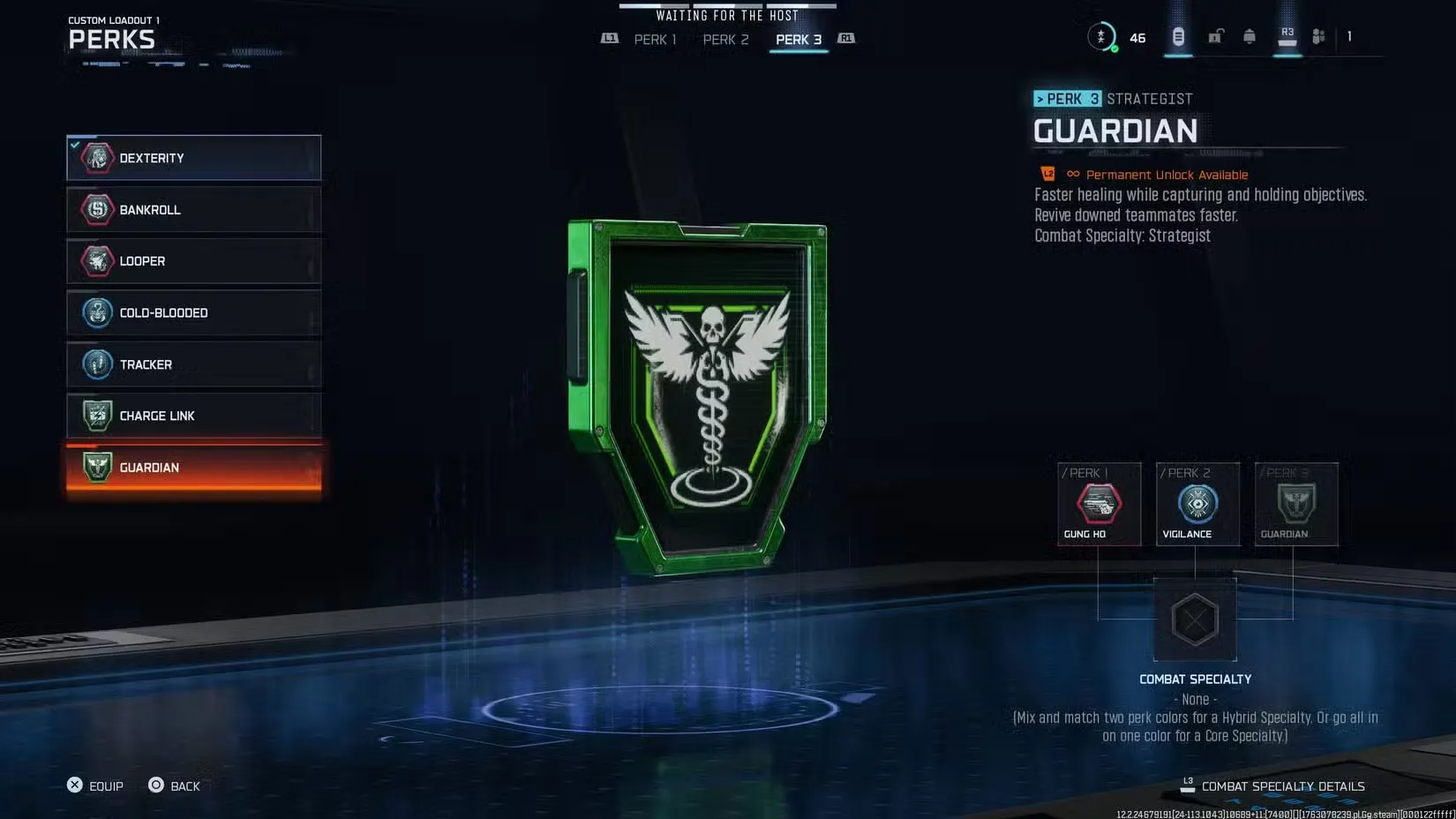Click the Charge Link perk icon
The height and width of the screenshot is (819, 1456).
(x=97, y=416)
